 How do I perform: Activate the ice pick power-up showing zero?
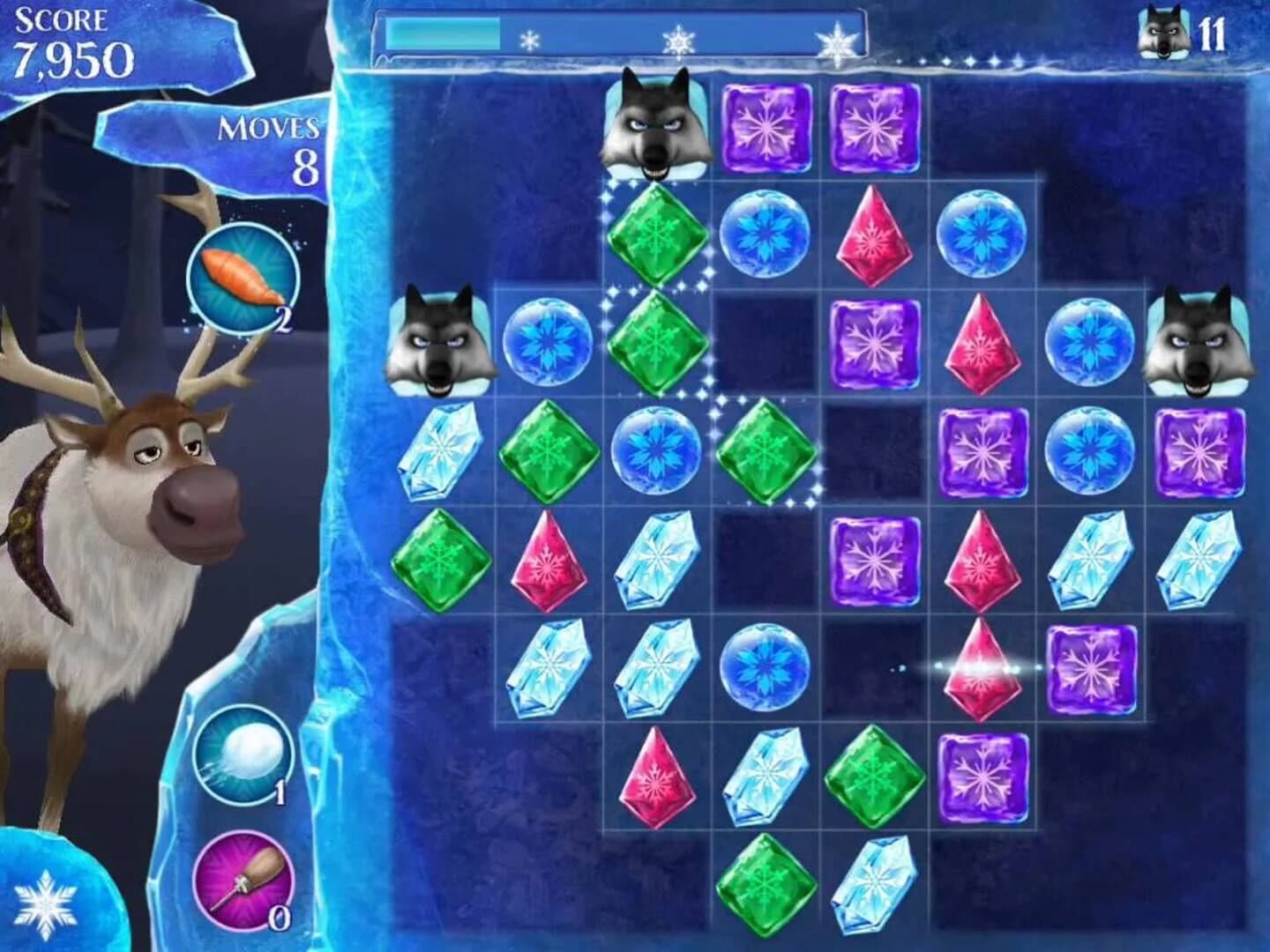tap(243, 881)
